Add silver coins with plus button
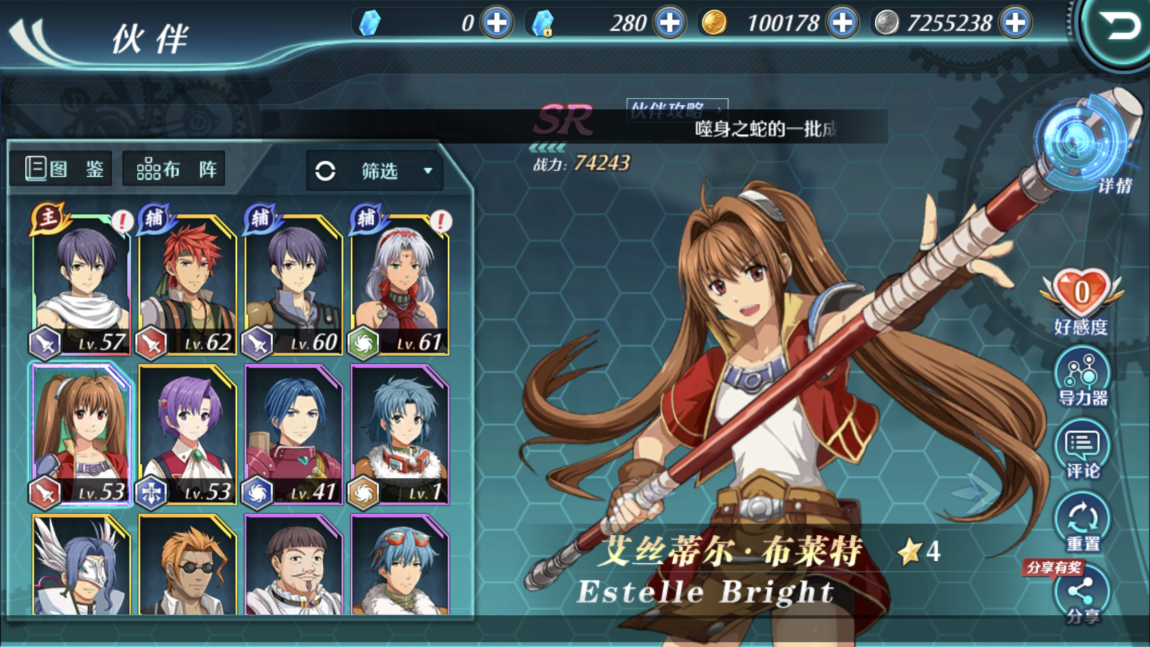The height and width of the screenshot is (647, 1150). [1015, 22]
